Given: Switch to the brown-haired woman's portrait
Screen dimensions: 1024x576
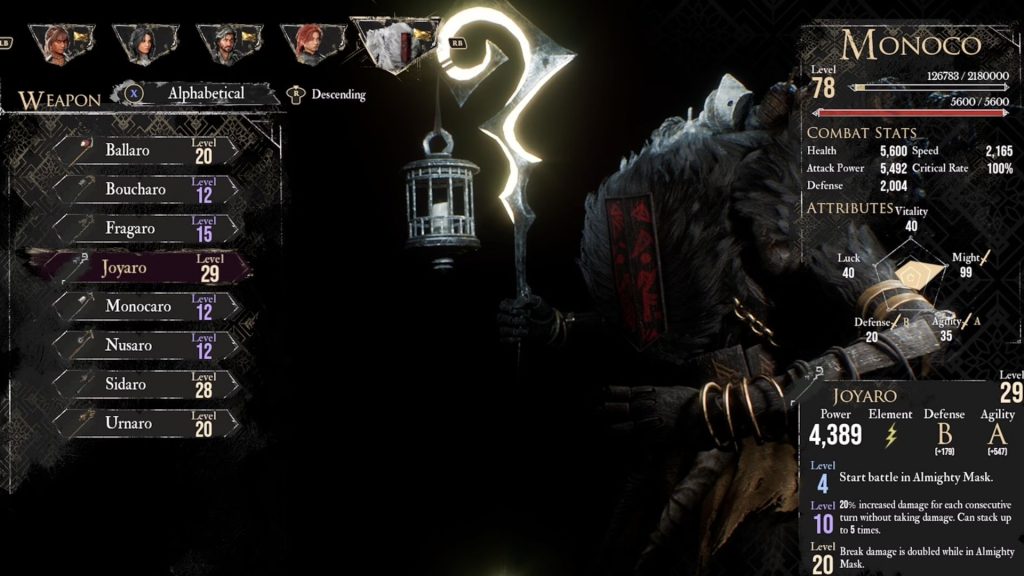Looking at the screenshot, I should (58, 42).
